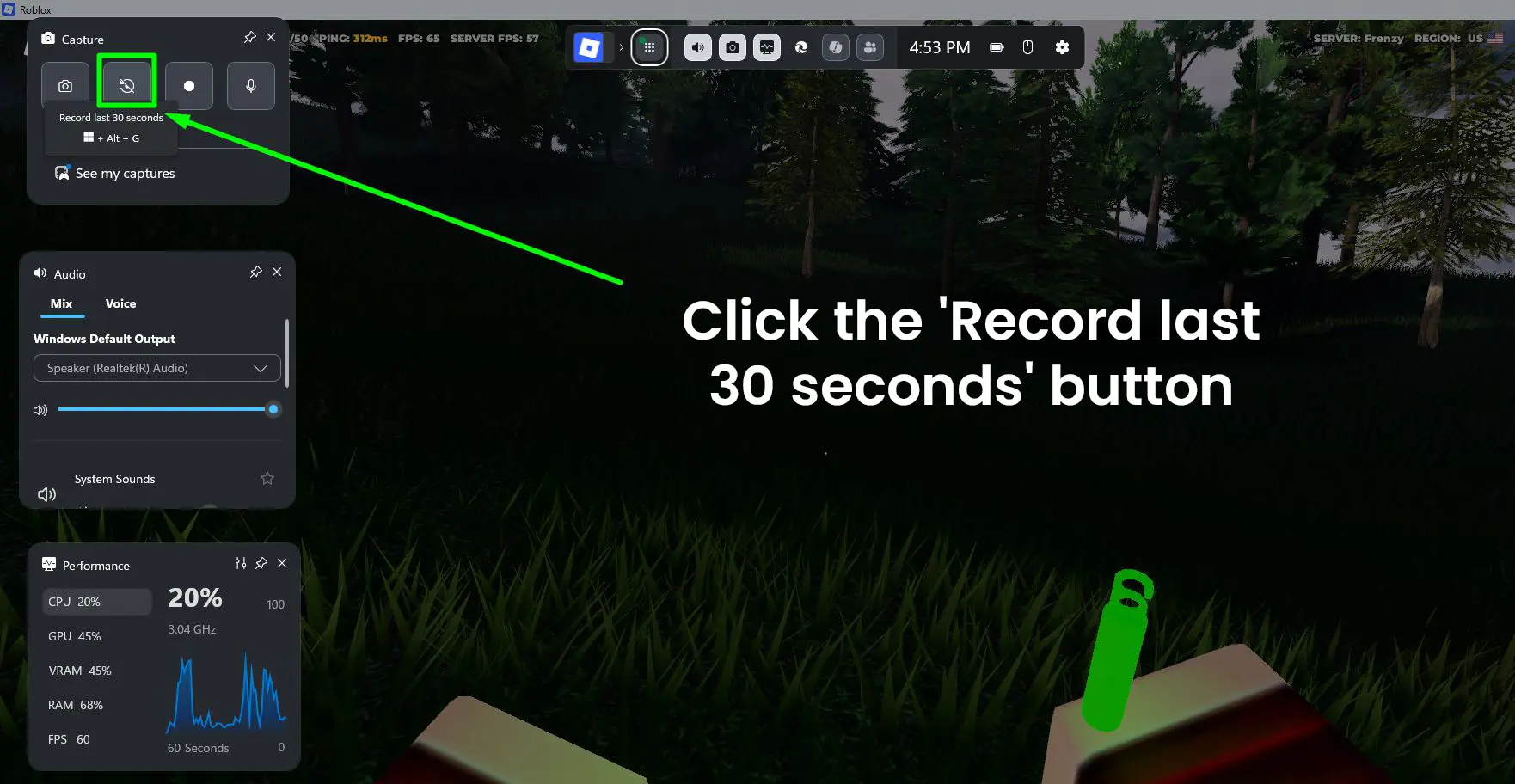The width and height of the screenshot is (1515, 784).
Task: Pin the Capture widget
Action: pyautogui.click(x=249, y=37)
